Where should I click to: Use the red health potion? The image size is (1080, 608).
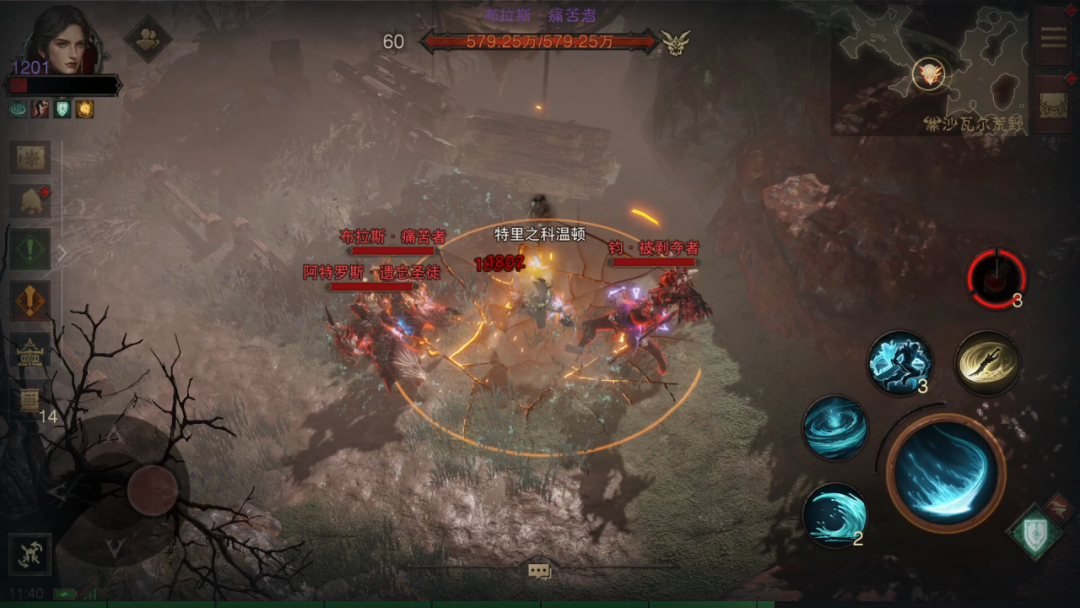click(996, 278)
